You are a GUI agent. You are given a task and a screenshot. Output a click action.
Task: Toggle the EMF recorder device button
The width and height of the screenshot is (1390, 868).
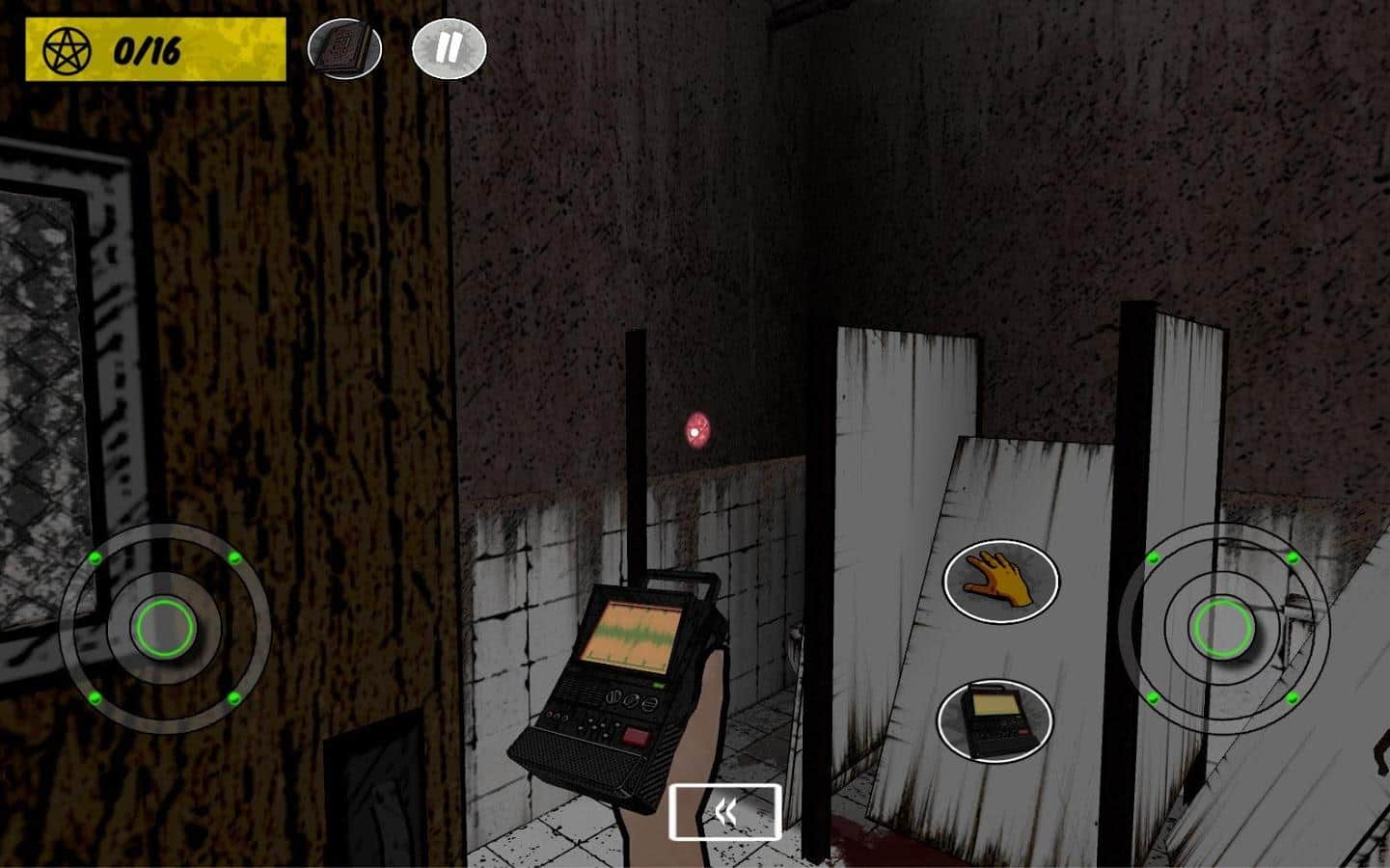pos(994,720)
